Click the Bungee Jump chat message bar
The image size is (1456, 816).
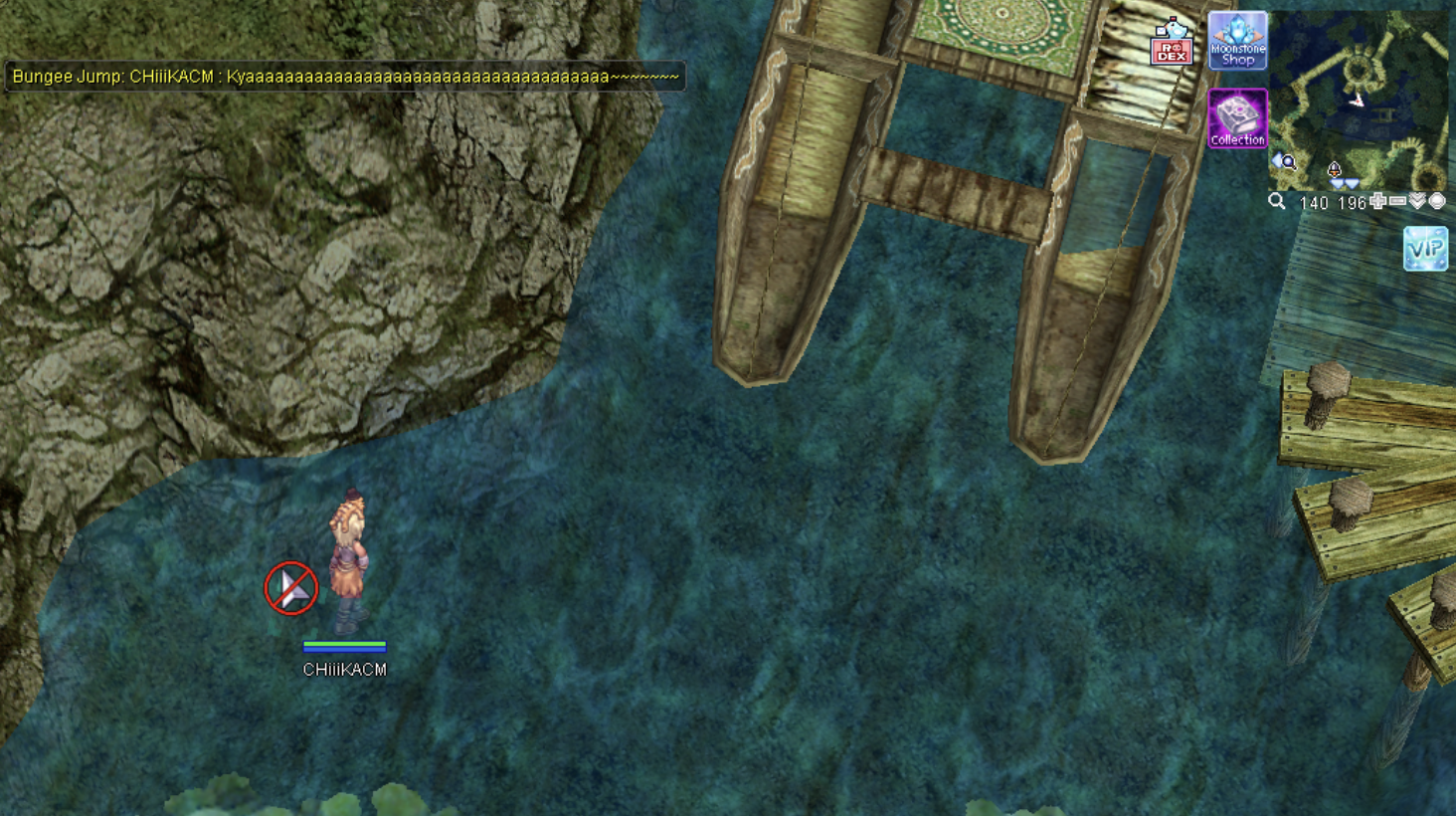(345, 77)
